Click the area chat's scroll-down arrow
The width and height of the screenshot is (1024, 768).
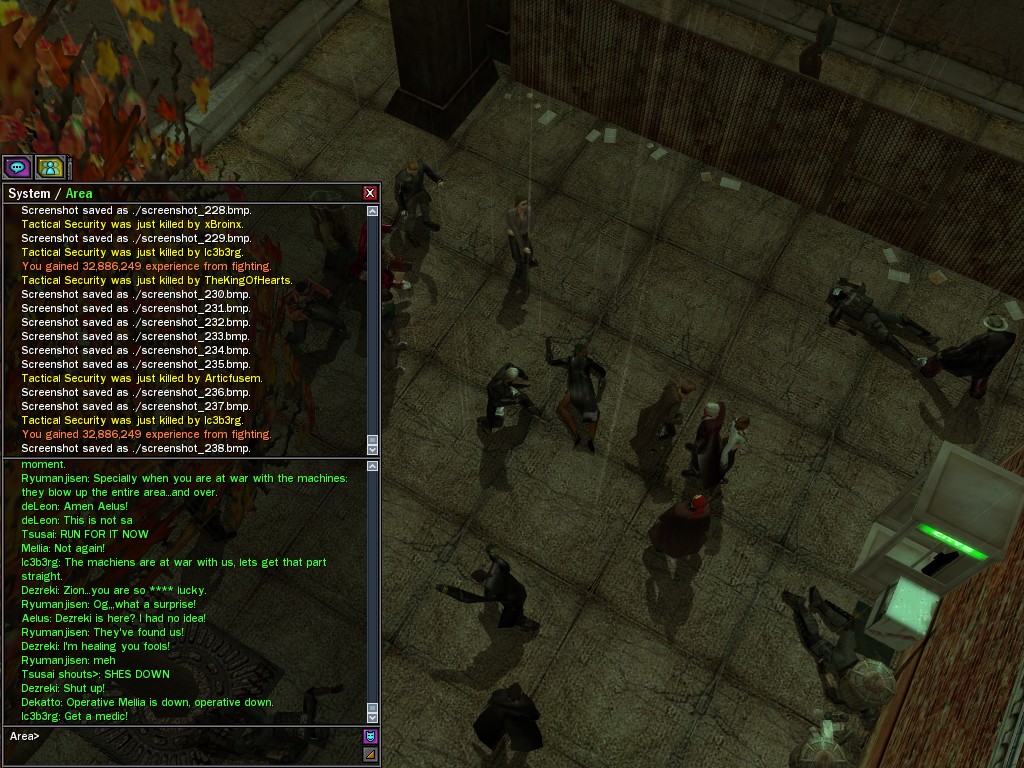[x=373, y=716]
